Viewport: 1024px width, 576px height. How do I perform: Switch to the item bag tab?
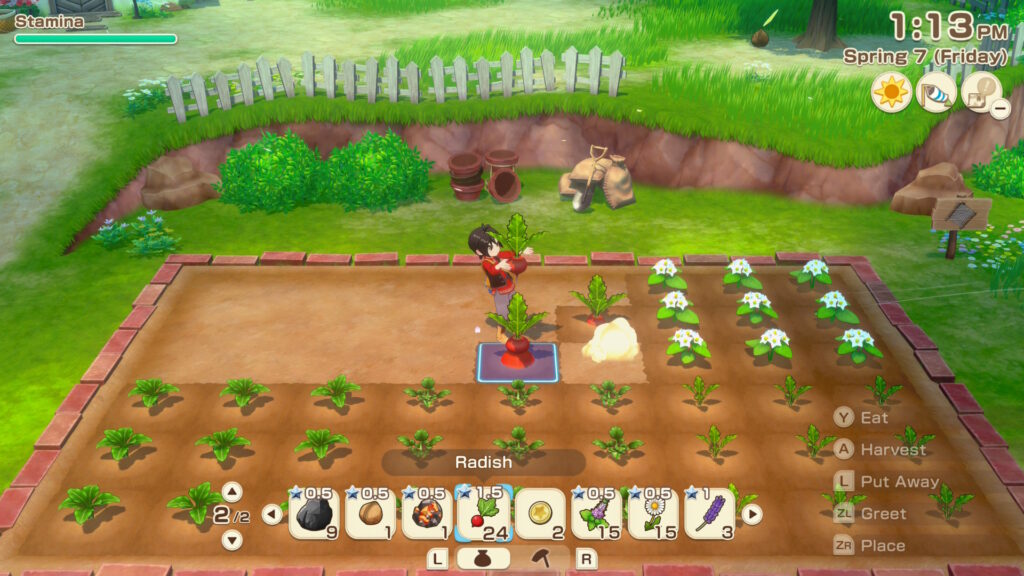coord(483,558)
